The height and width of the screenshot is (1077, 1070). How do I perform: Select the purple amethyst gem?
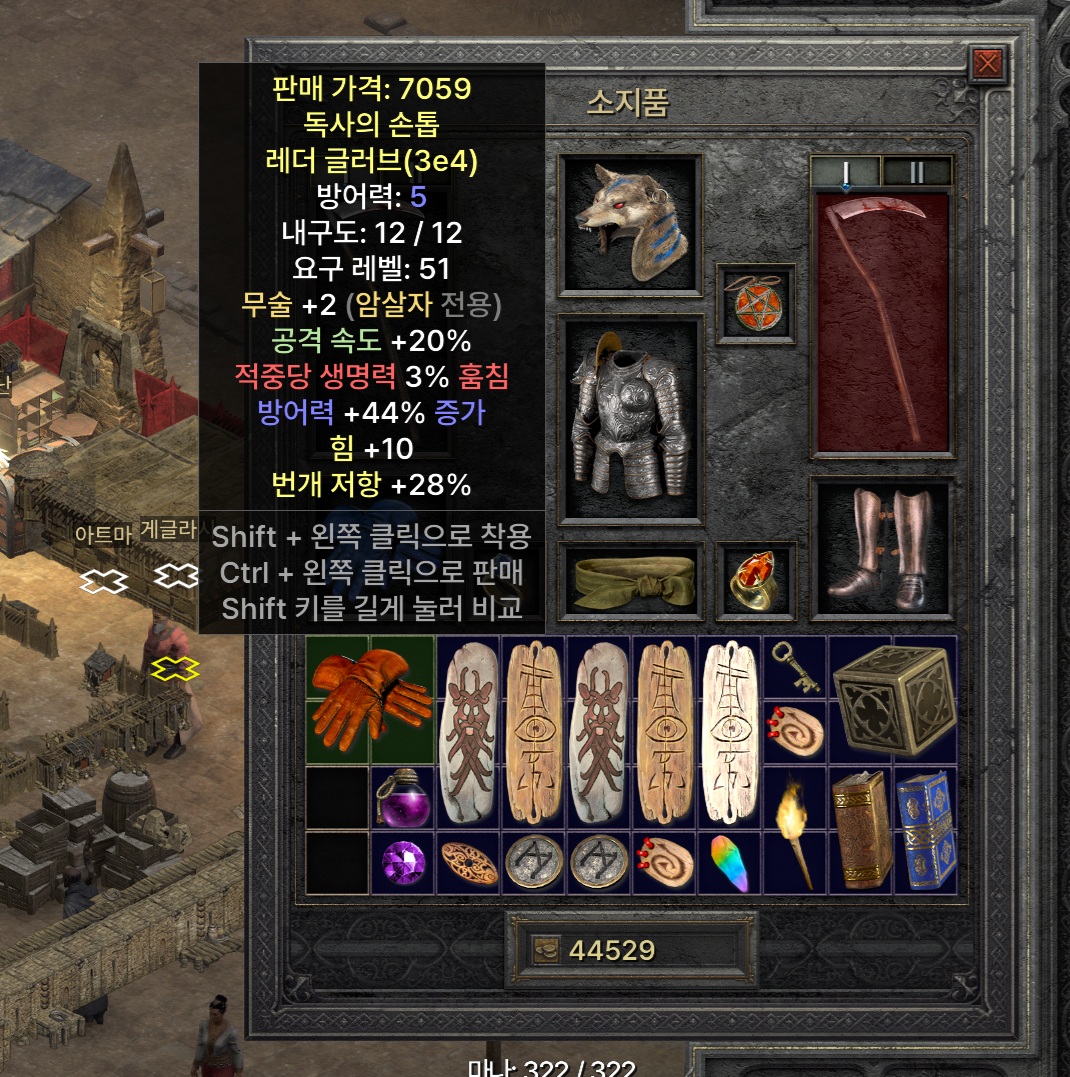coord(403,862)
